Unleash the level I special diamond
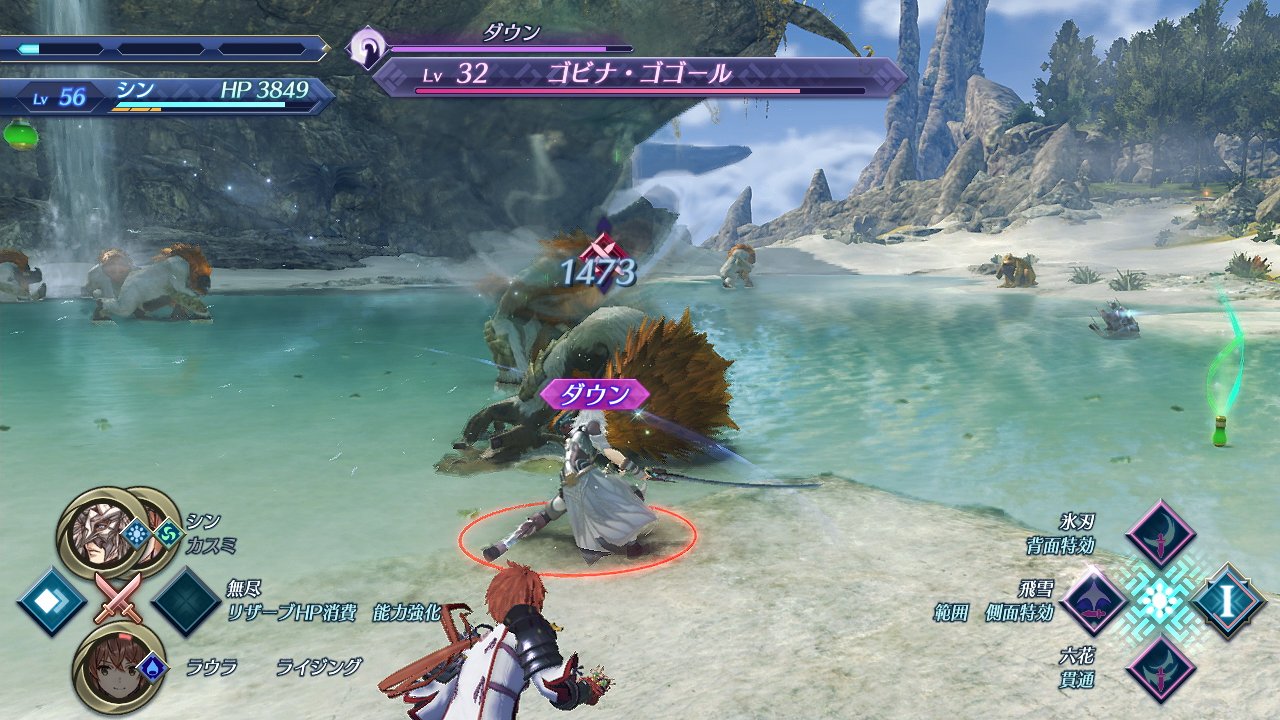 click(1227, 601)
